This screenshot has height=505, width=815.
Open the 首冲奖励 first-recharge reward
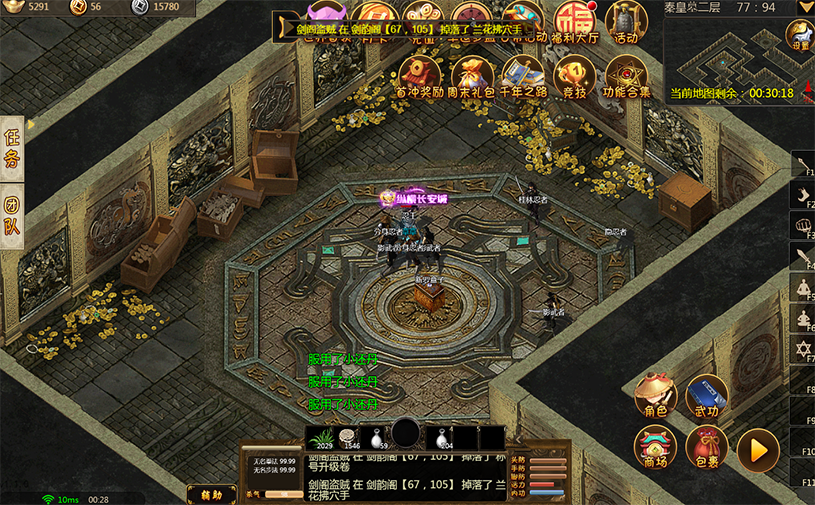pos(419,75)
